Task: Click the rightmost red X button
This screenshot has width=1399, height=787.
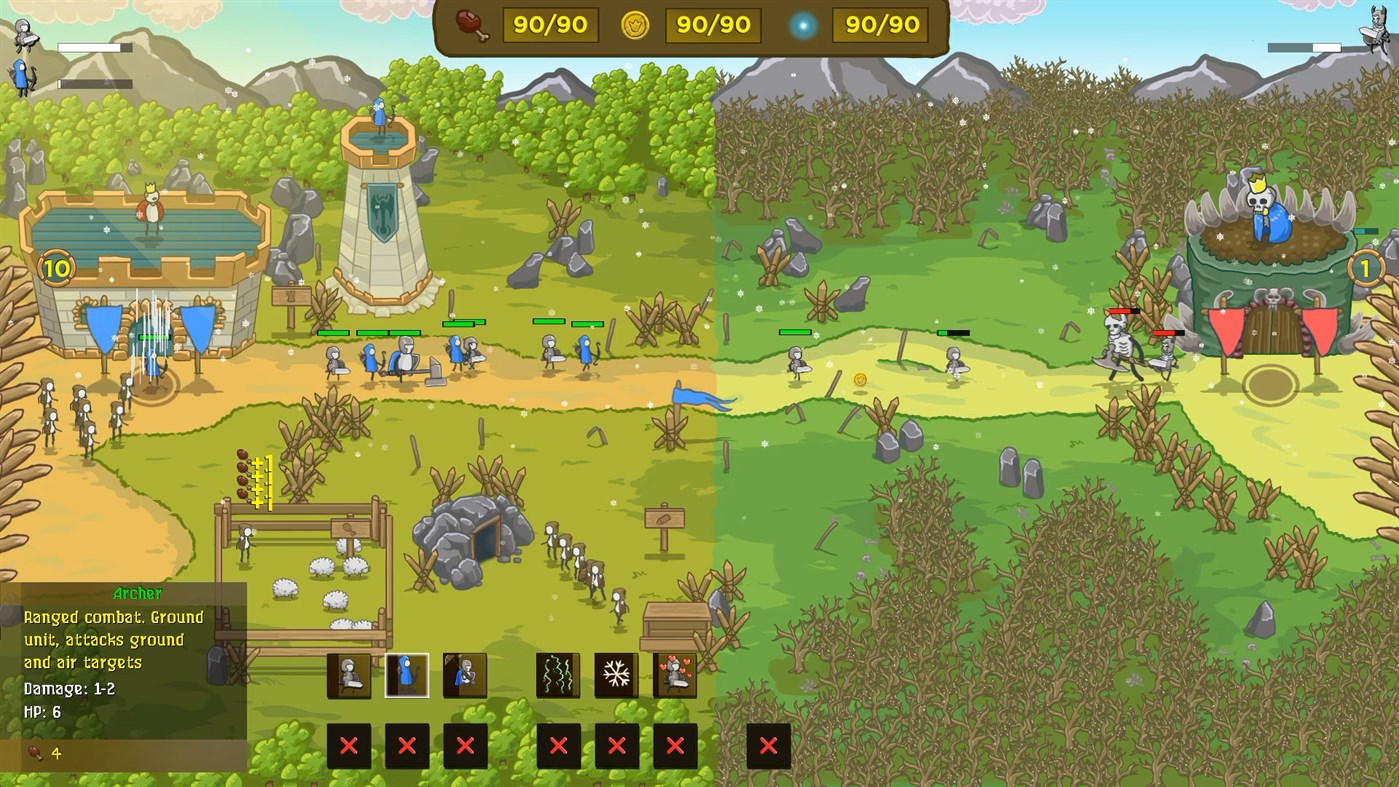Action: pos(768,746)
